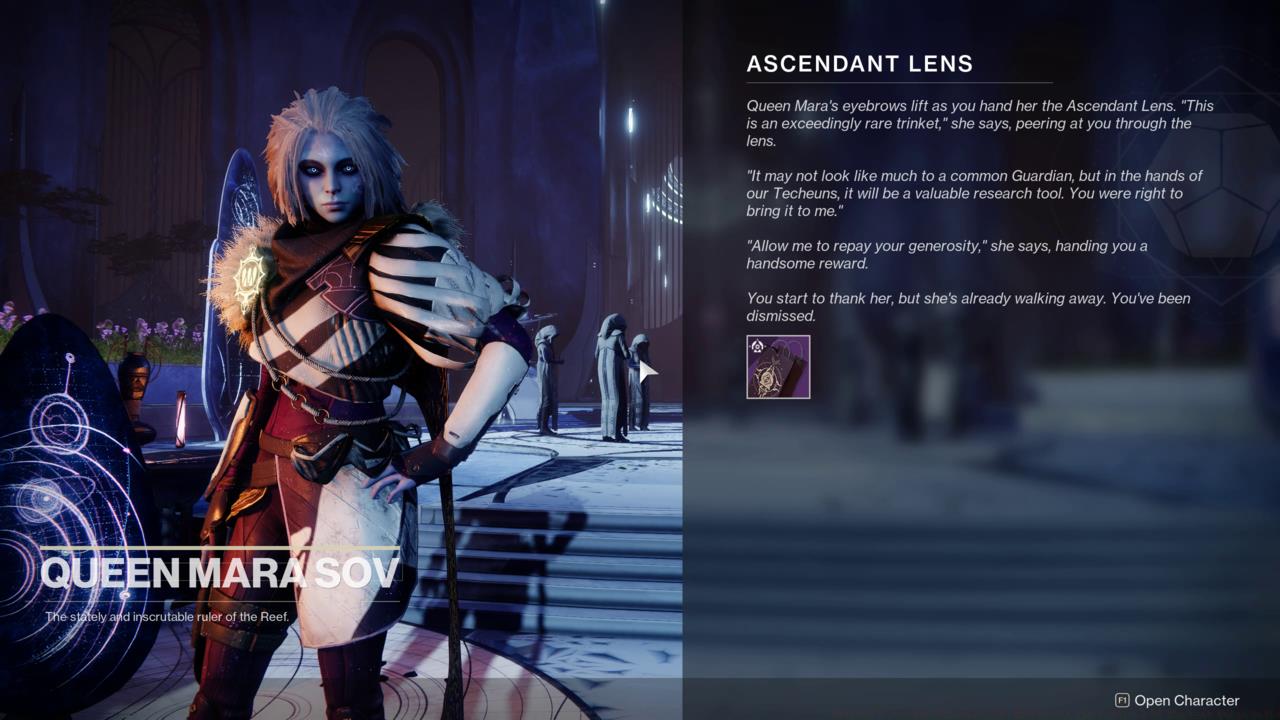Click the Open Character prompt
Viewport: 1280px width, 720px height.
click(1177, 701)
